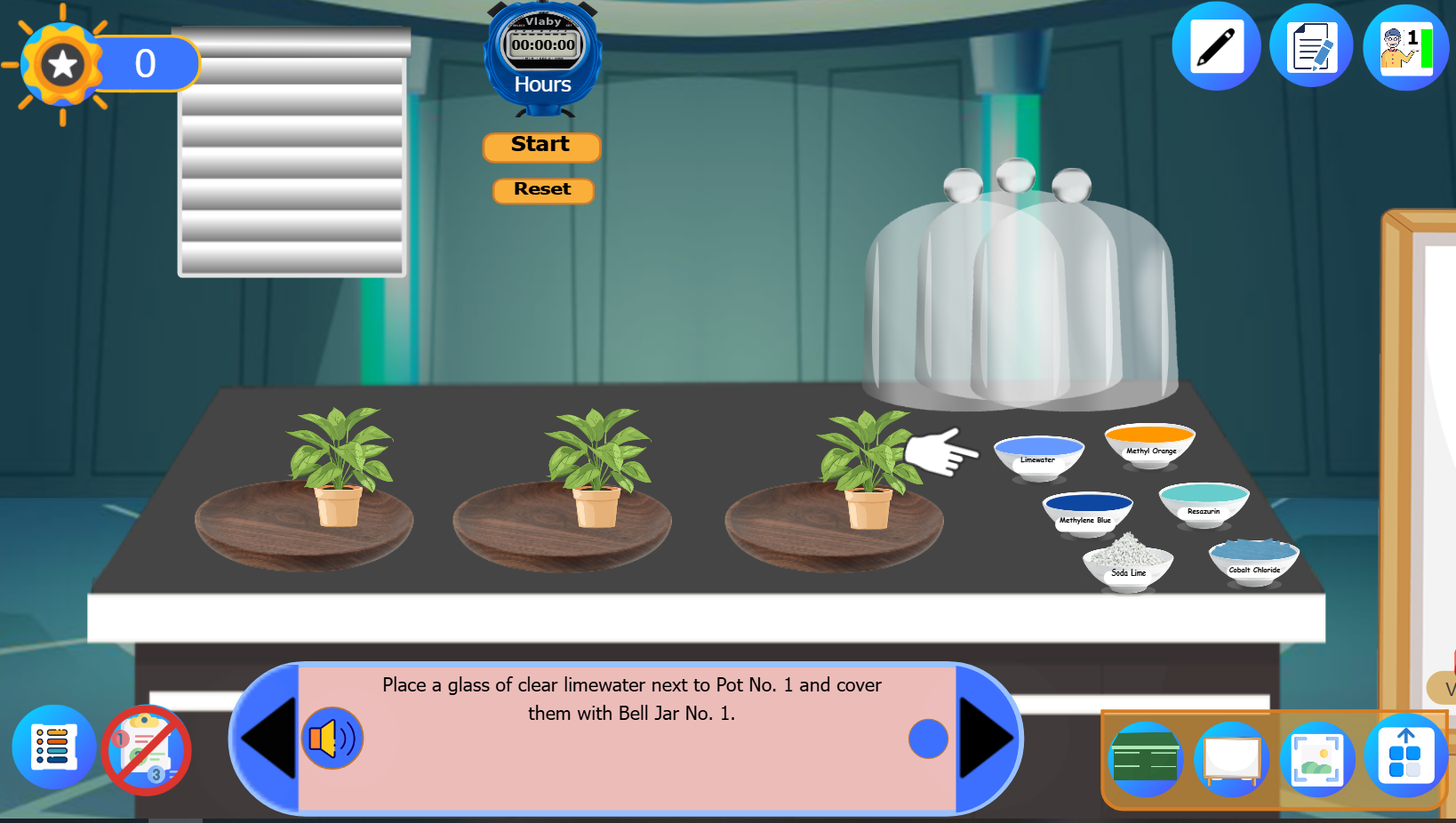Click the upload apps grid icon
The width and height of the screenshot is (1456, 823).
pyautogui.click(x=1404, y=755)
